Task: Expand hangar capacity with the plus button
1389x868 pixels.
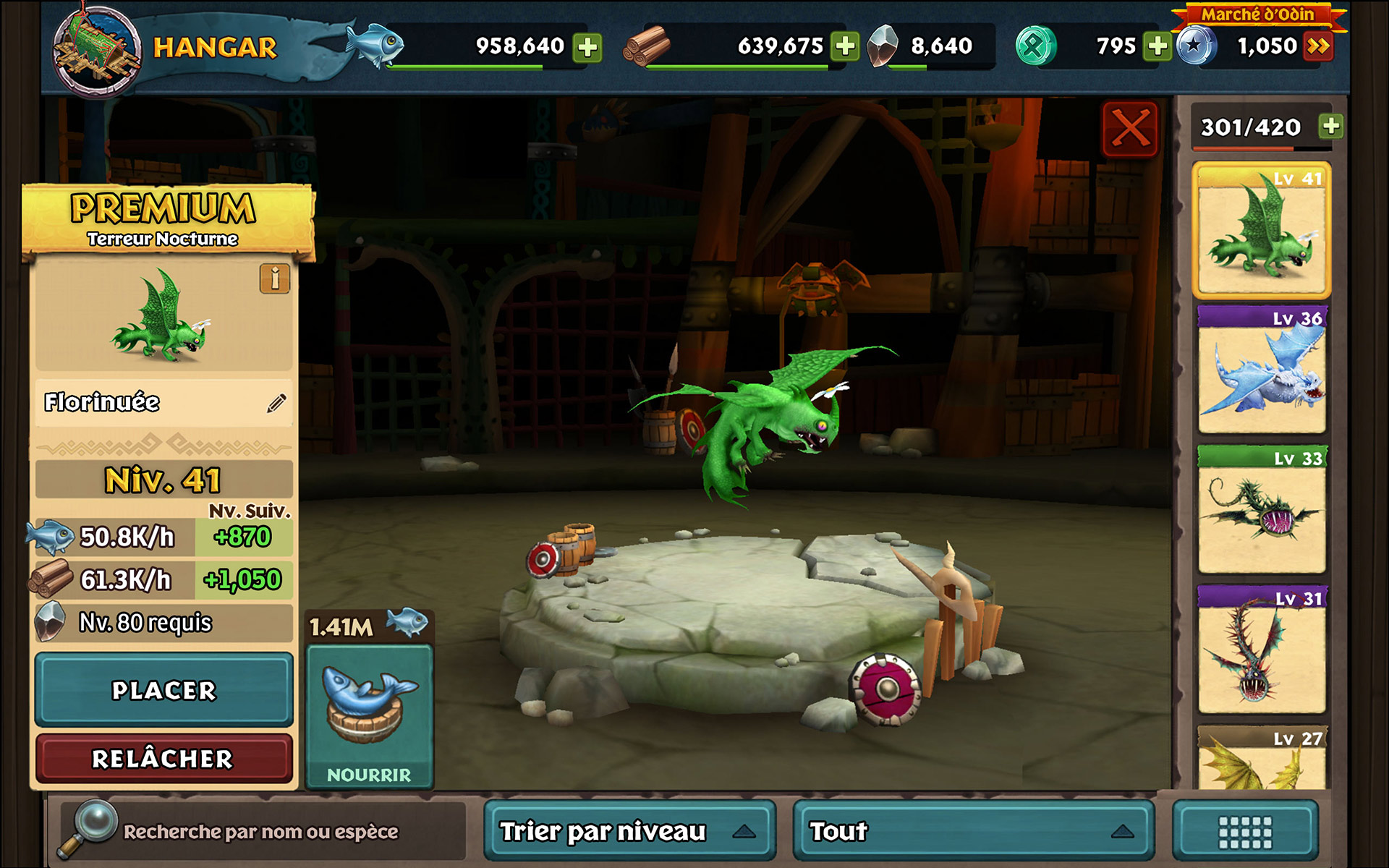Action: tap(1330, 127)
